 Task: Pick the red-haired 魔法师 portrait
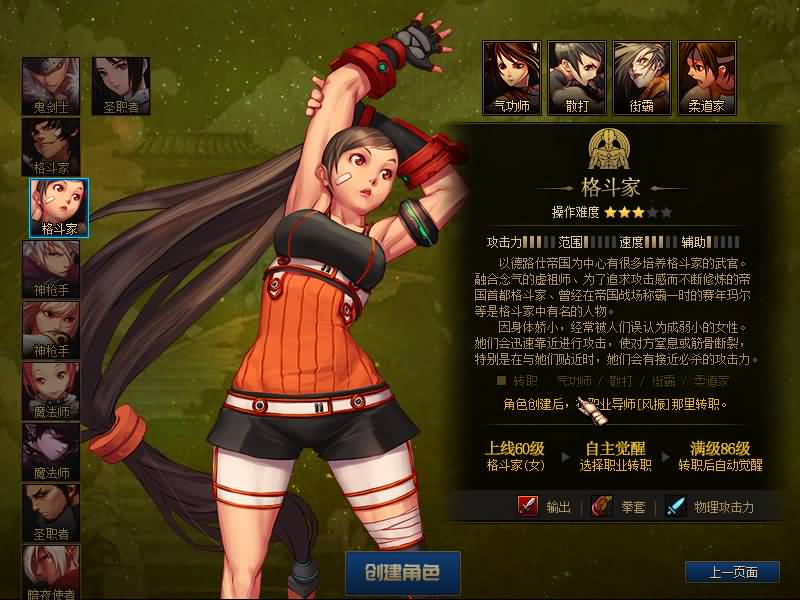pyautogui.click(x=51, y=390)
